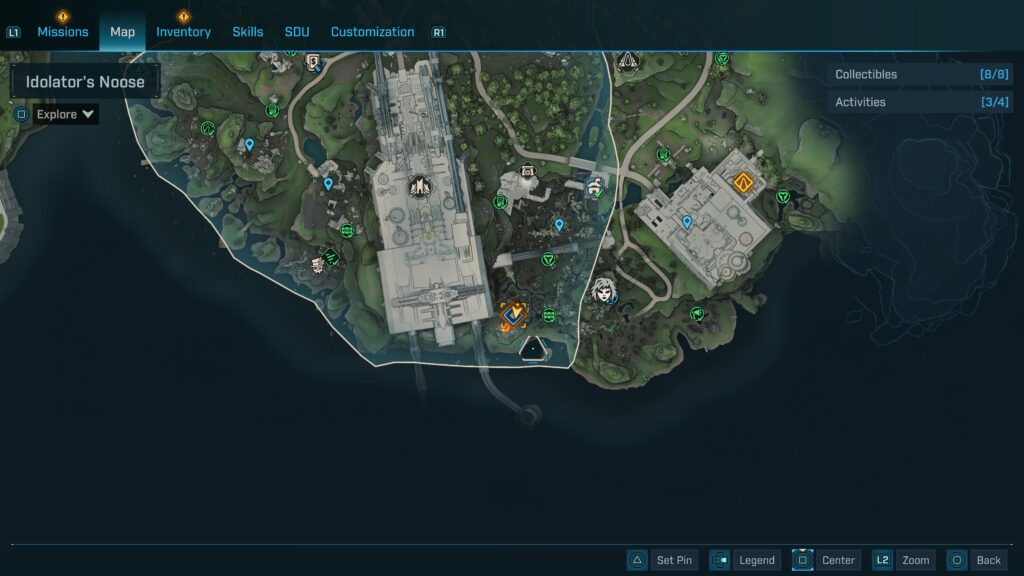
Task: Switch to the Map tab
Action: [x=122, y=32]
